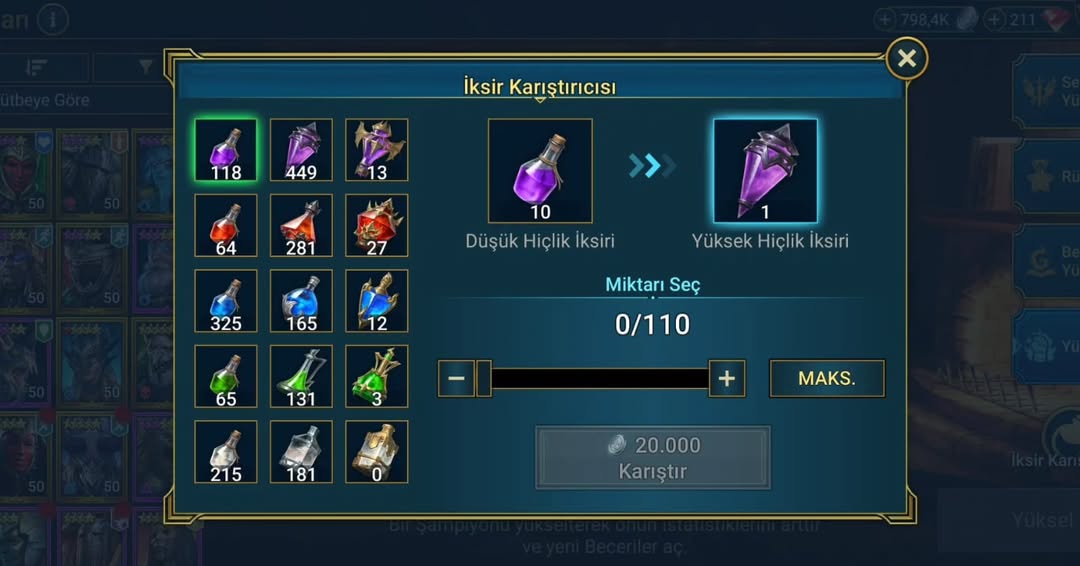Set maximum amount with MAKS. button
1080x566 pixels.
(x=827, y=379)
